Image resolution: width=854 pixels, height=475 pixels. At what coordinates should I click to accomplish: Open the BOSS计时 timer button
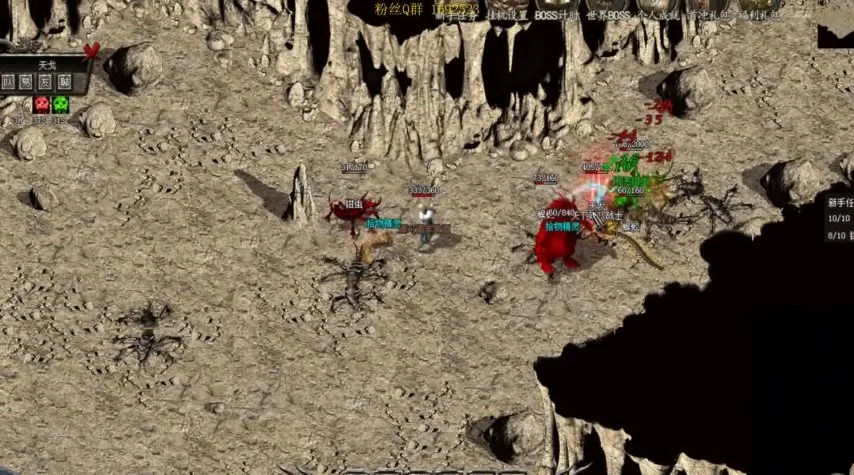pos(556,16)
